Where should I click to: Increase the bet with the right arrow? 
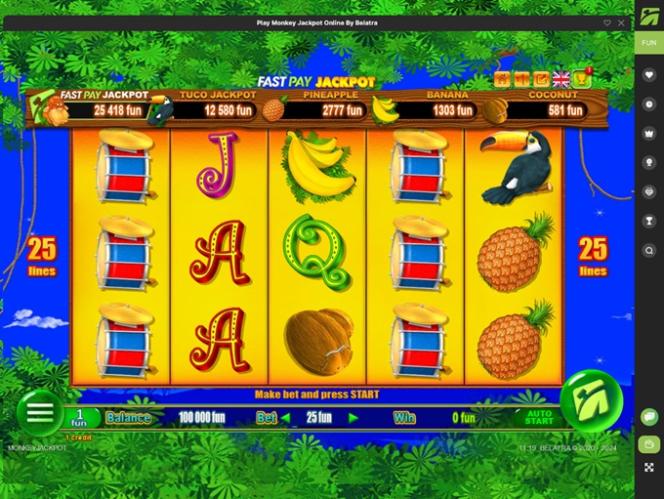(353, 418)
